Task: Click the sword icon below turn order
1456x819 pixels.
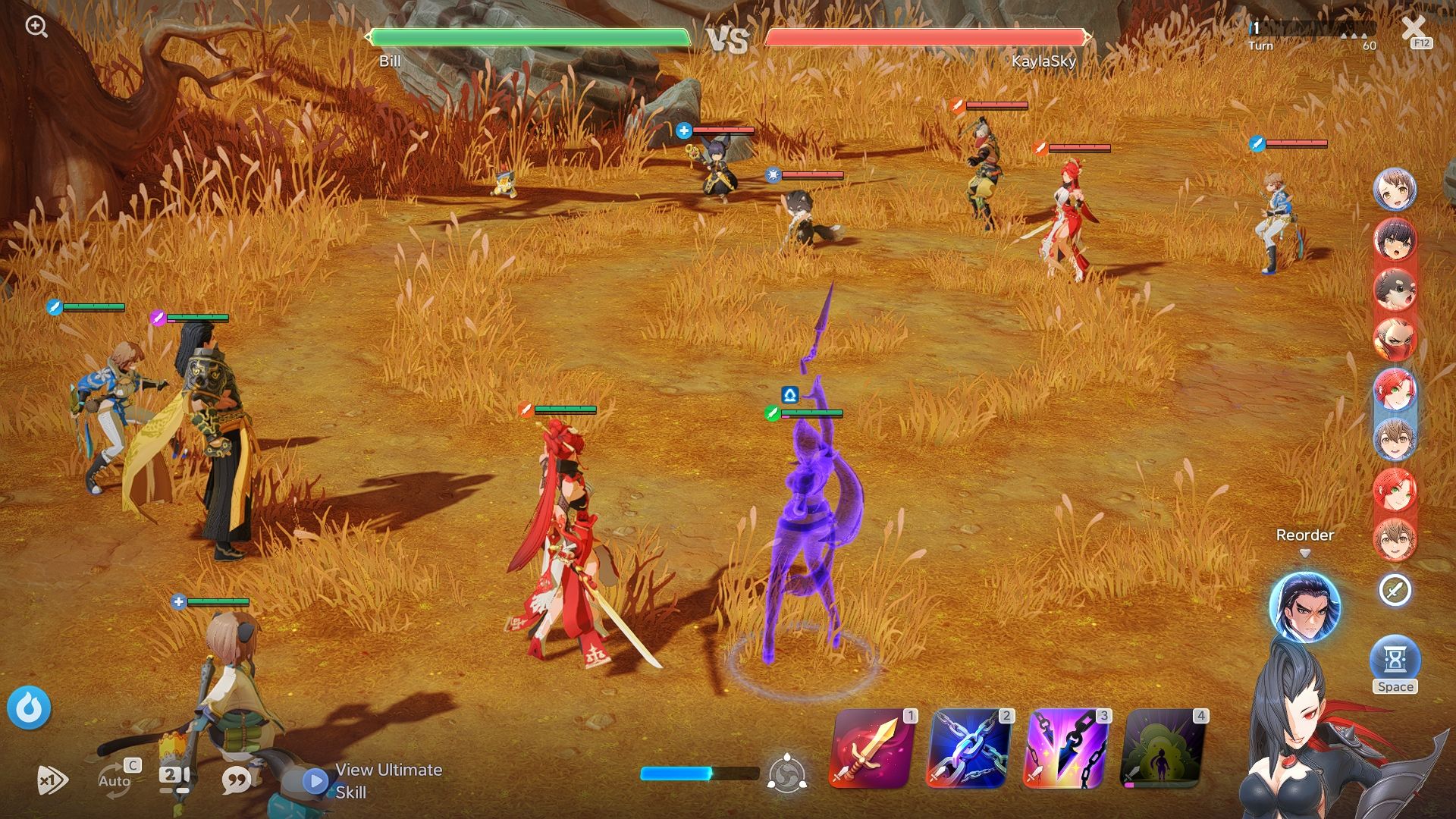Action: [x=1395, y=590]
